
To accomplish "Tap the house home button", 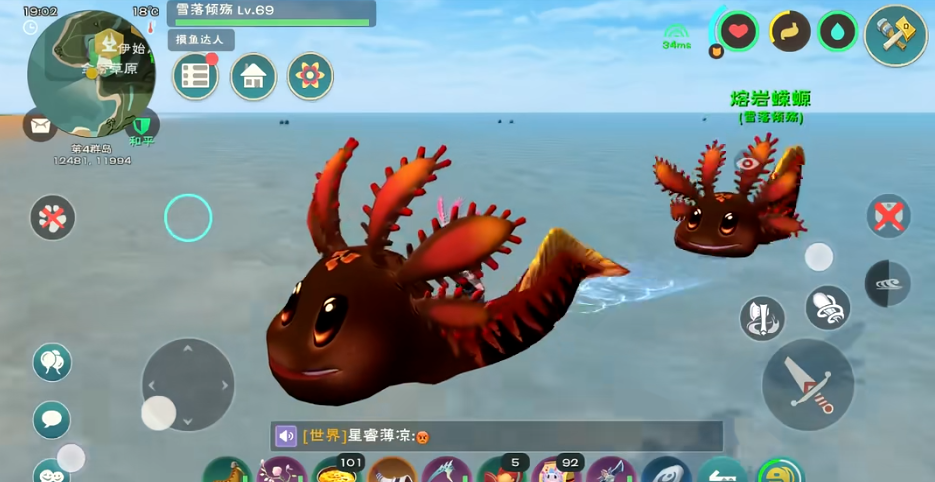I will point(253,77).
